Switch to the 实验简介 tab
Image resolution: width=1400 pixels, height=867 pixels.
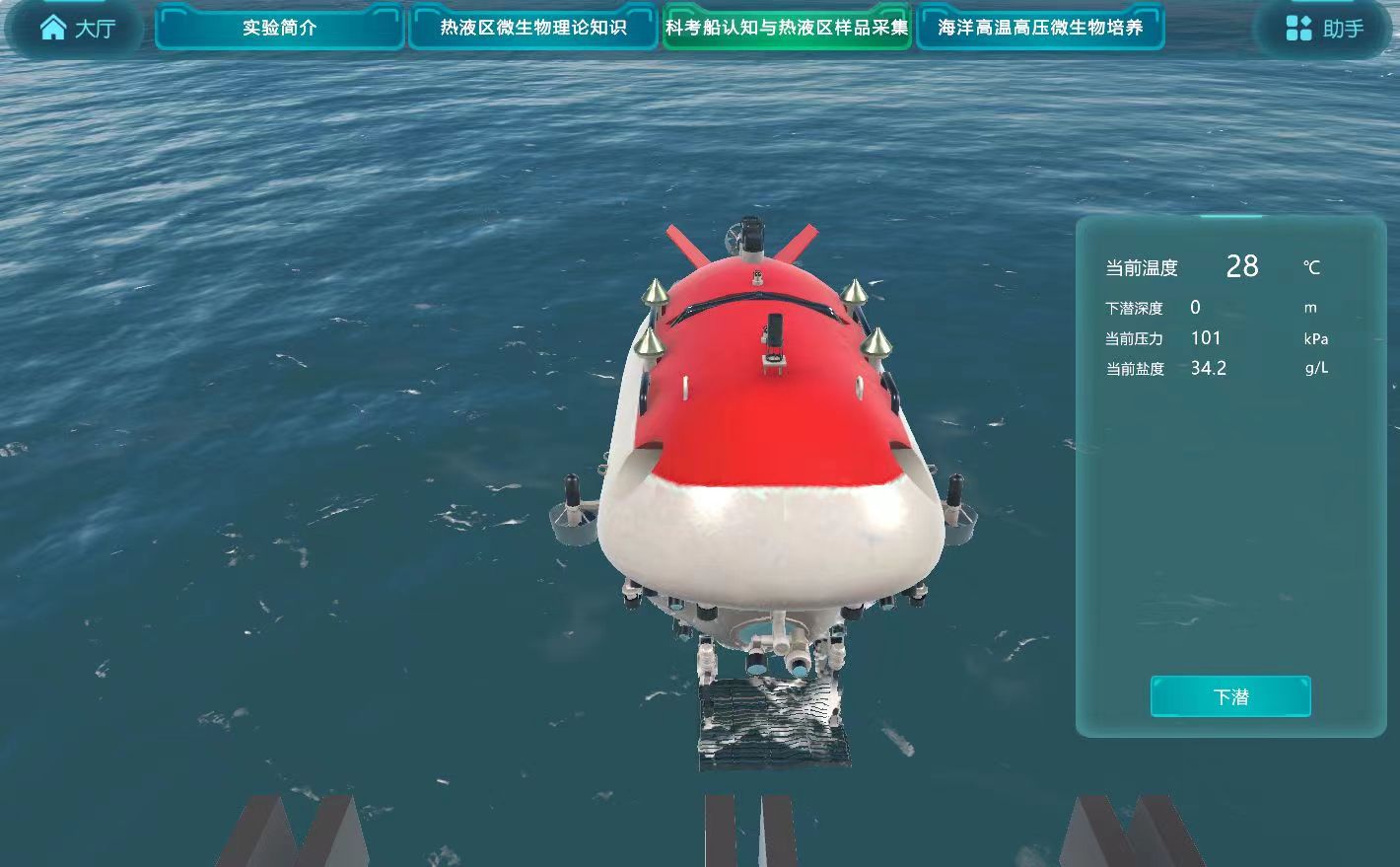tap(278, 28)
